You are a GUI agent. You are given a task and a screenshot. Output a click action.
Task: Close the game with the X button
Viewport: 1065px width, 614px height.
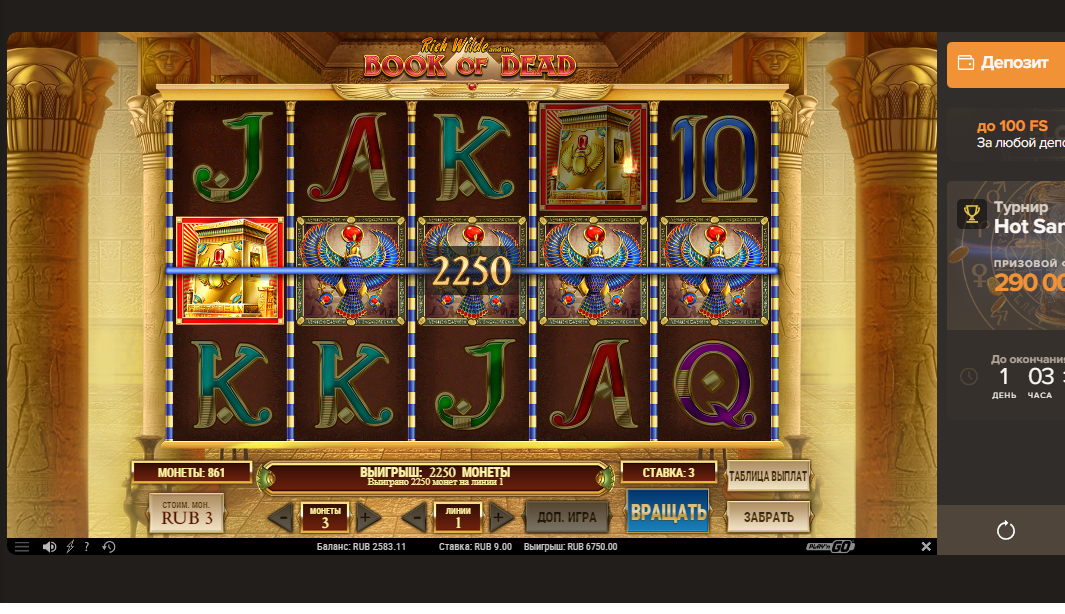(926, 547)
